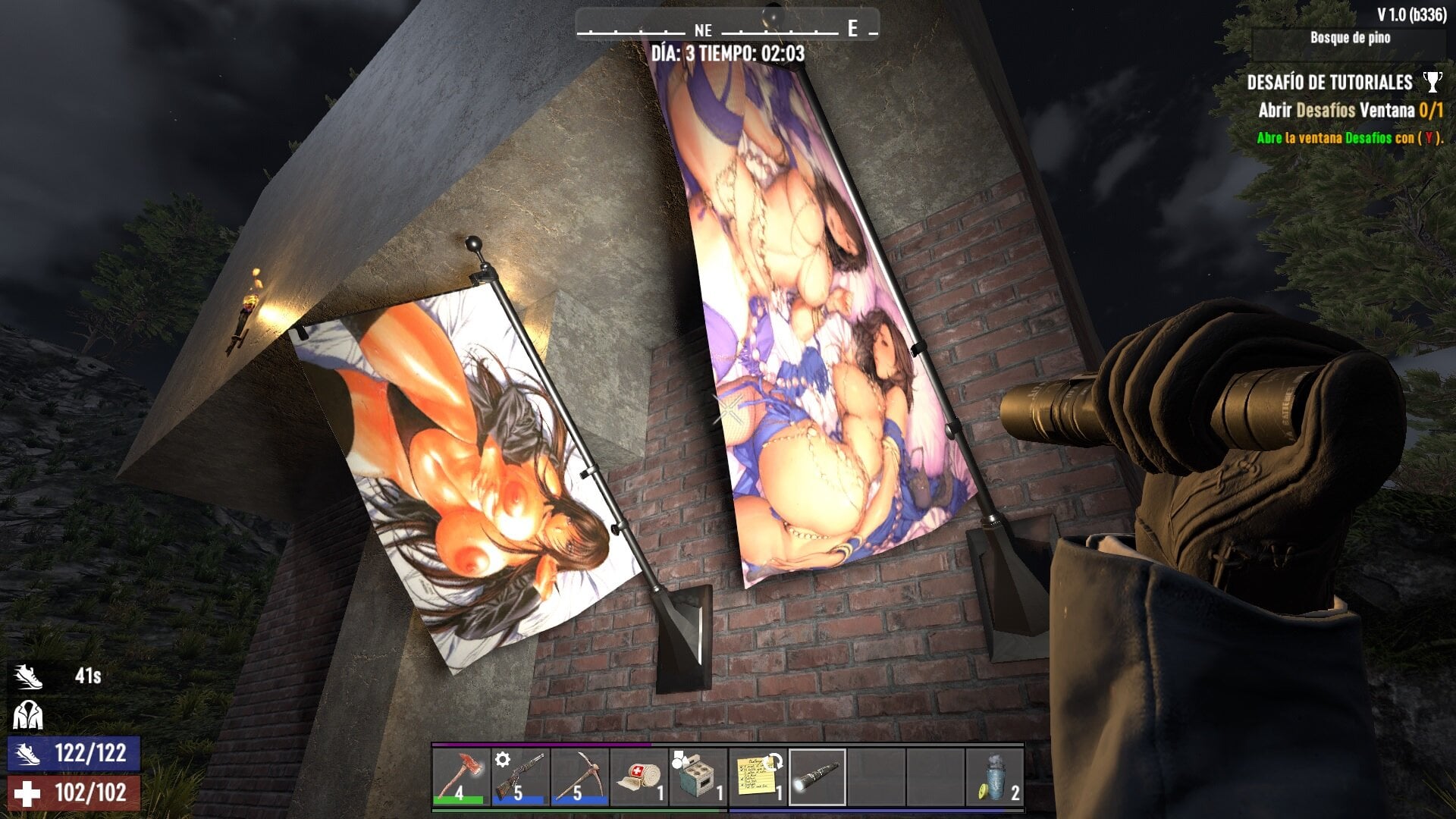
Task: Click the tutorial challenges trophy icon
Action: [1432, 81]
